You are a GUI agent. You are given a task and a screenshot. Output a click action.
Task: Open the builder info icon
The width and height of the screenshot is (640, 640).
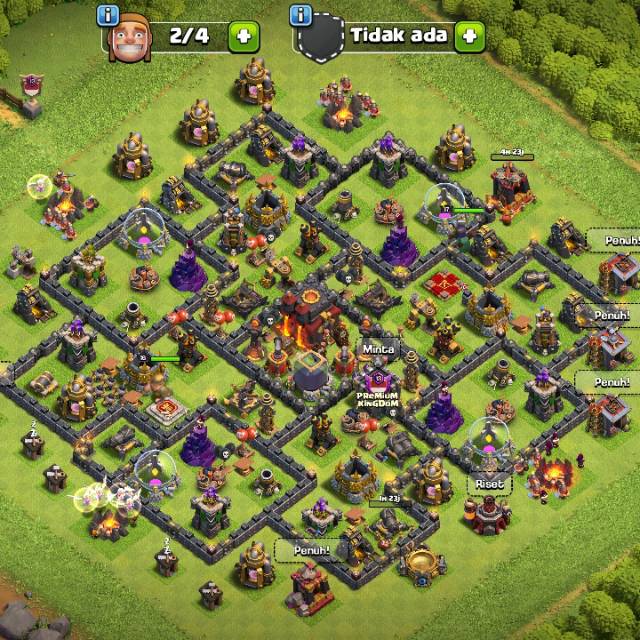(109, 15)
